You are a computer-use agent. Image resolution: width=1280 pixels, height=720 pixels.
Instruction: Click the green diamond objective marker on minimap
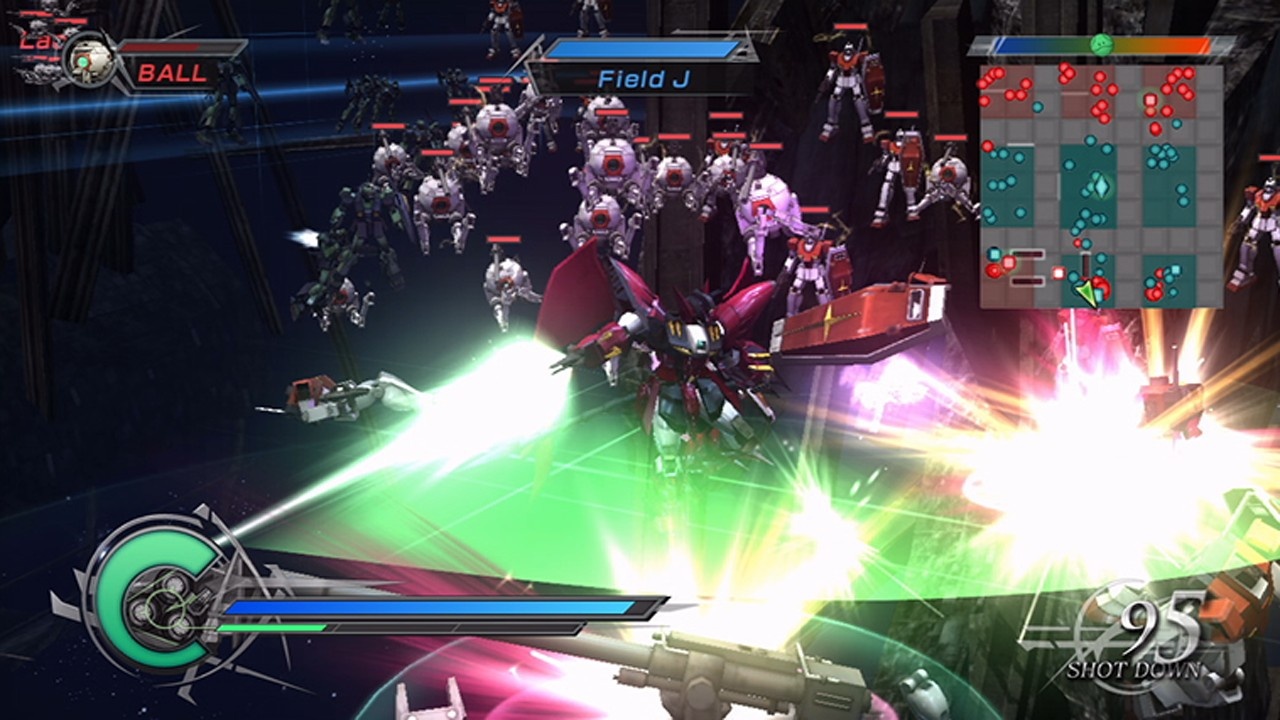pos(1100,185)
